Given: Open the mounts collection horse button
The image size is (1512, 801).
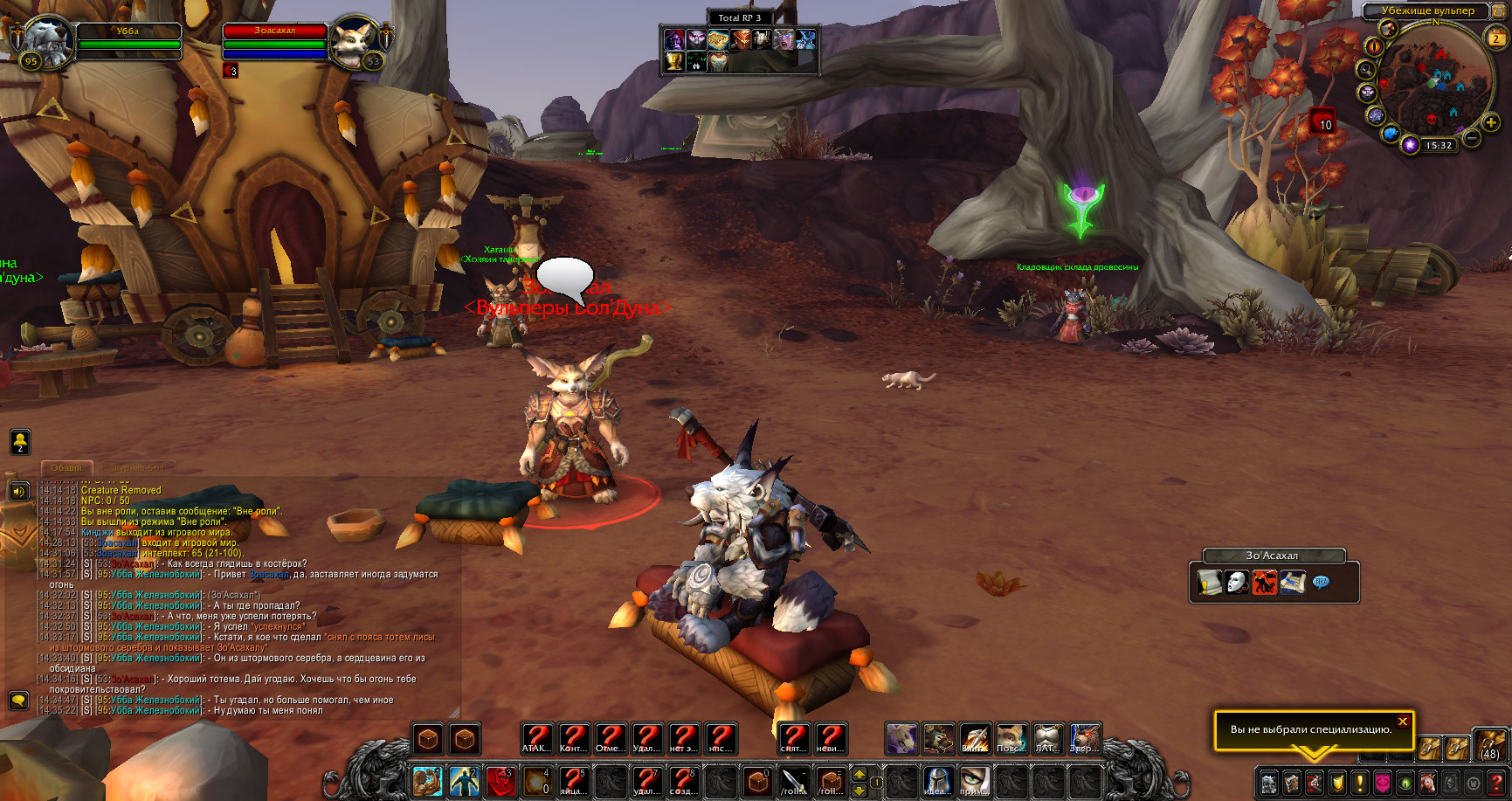Looking at the screenshot, I should tap(1427, 782).
